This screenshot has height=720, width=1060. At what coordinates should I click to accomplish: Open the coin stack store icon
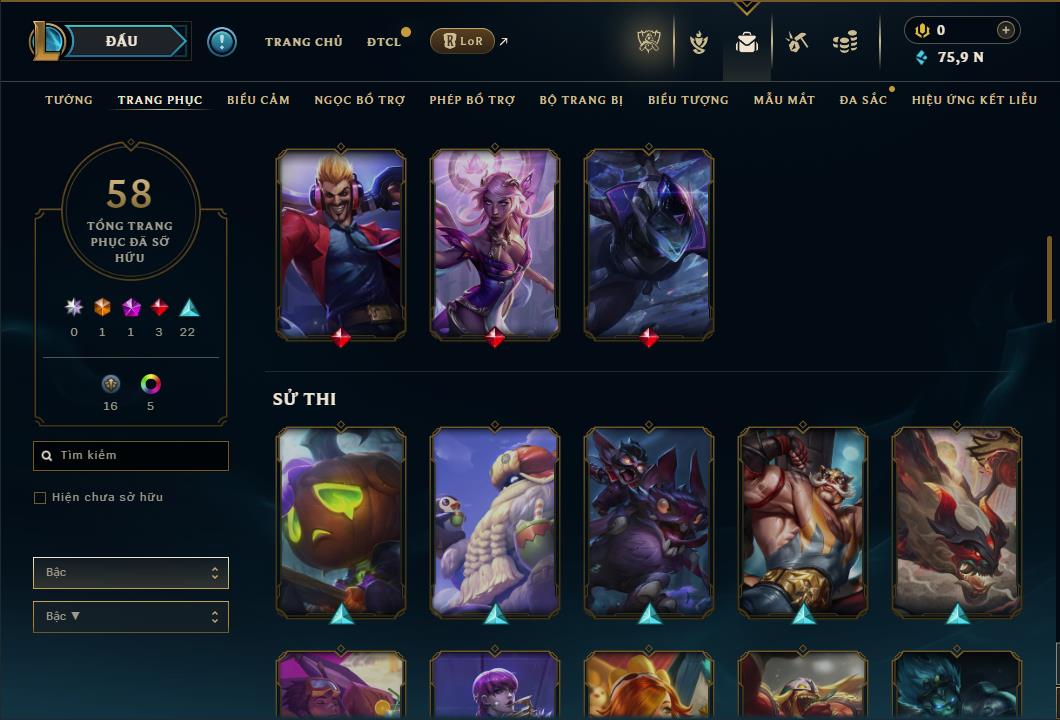coord(845,42)
